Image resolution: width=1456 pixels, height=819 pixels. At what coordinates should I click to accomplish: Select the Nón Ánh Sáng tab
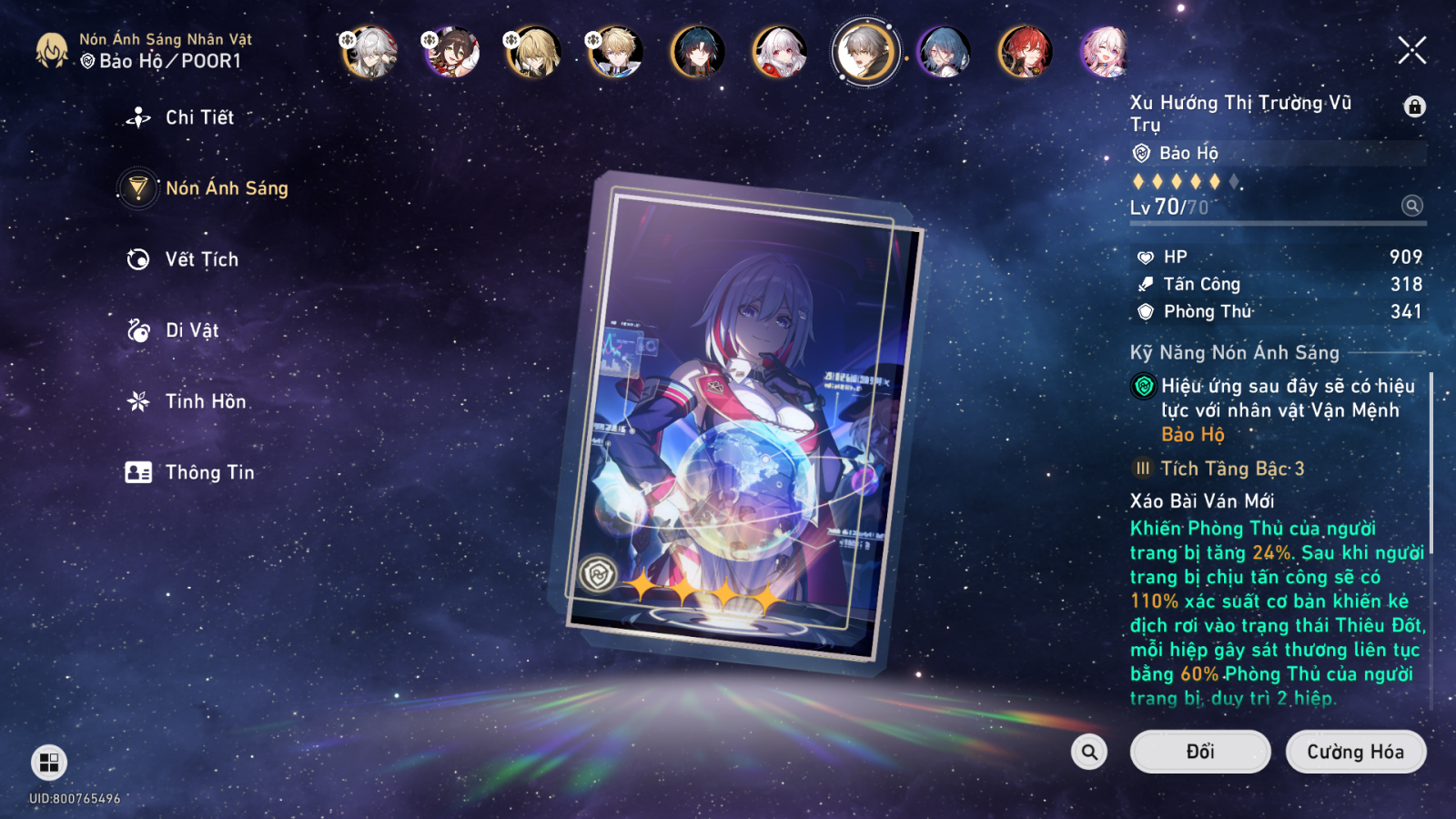pos(226,188)
